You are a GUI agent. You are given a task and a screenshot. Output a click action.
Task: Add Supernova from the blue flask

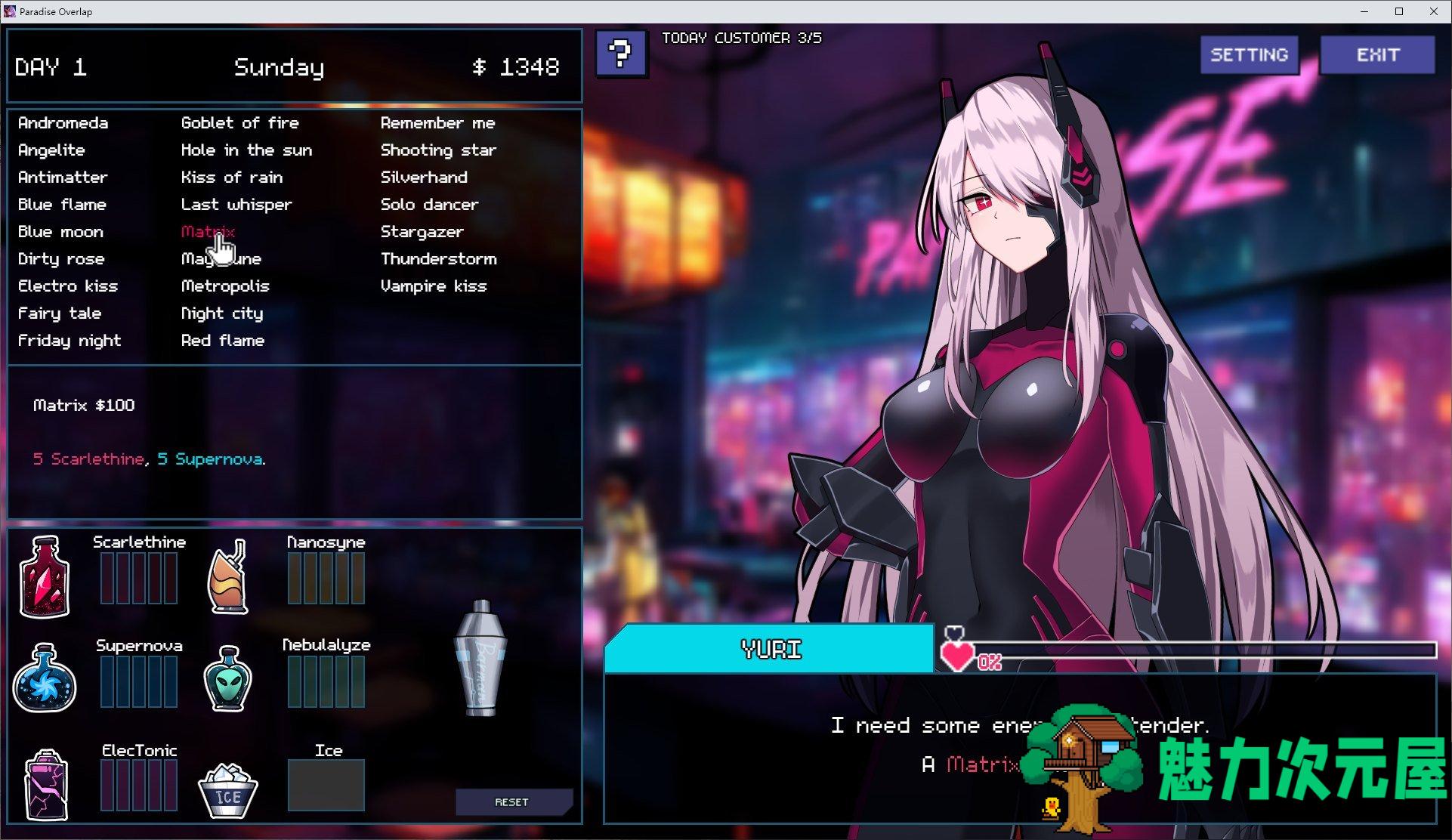45,678
